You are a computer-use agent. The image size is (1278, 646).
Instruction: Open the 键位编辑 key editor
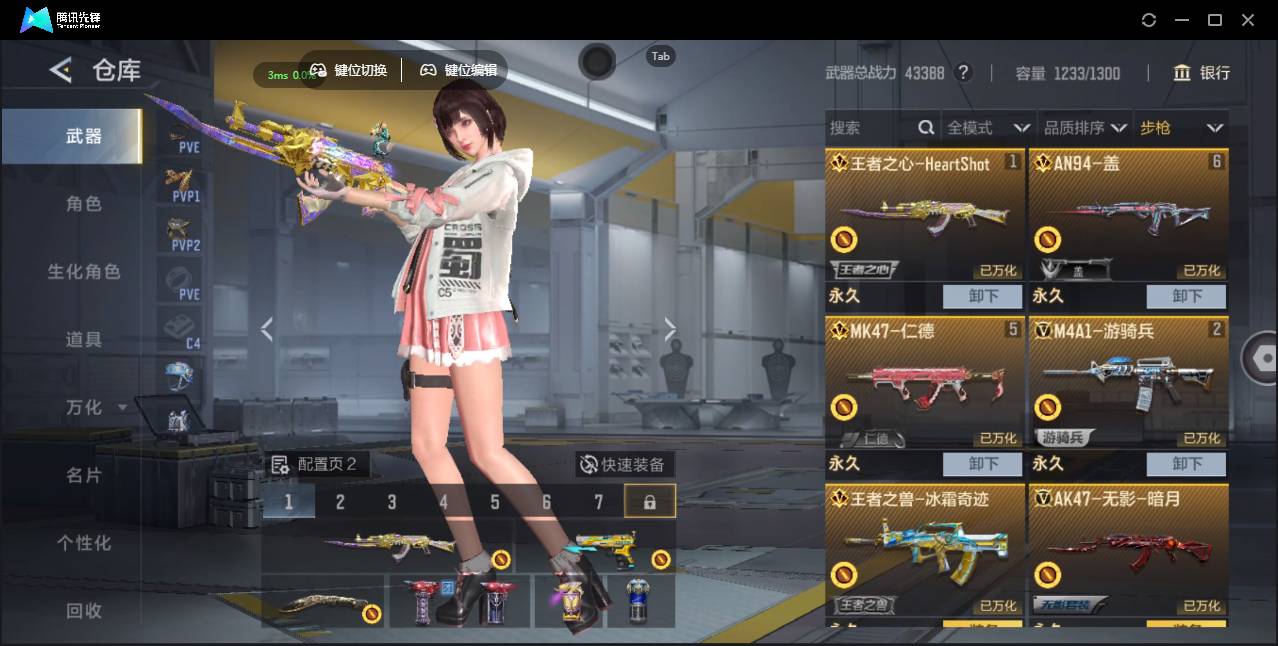[x=458, y=70]
